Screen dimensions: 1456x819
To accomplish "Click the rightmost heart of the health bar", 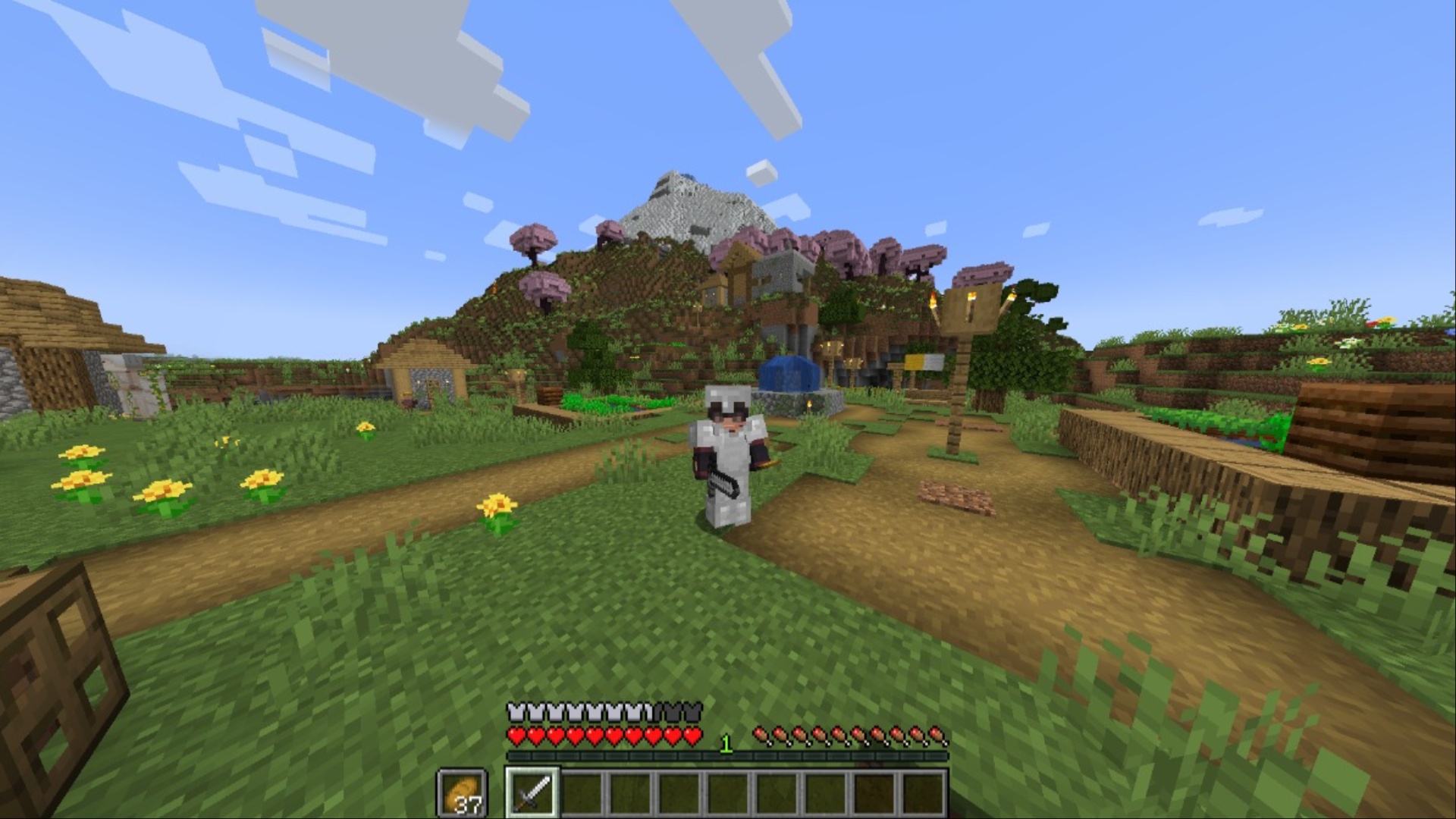I will [x=690, y=736].
